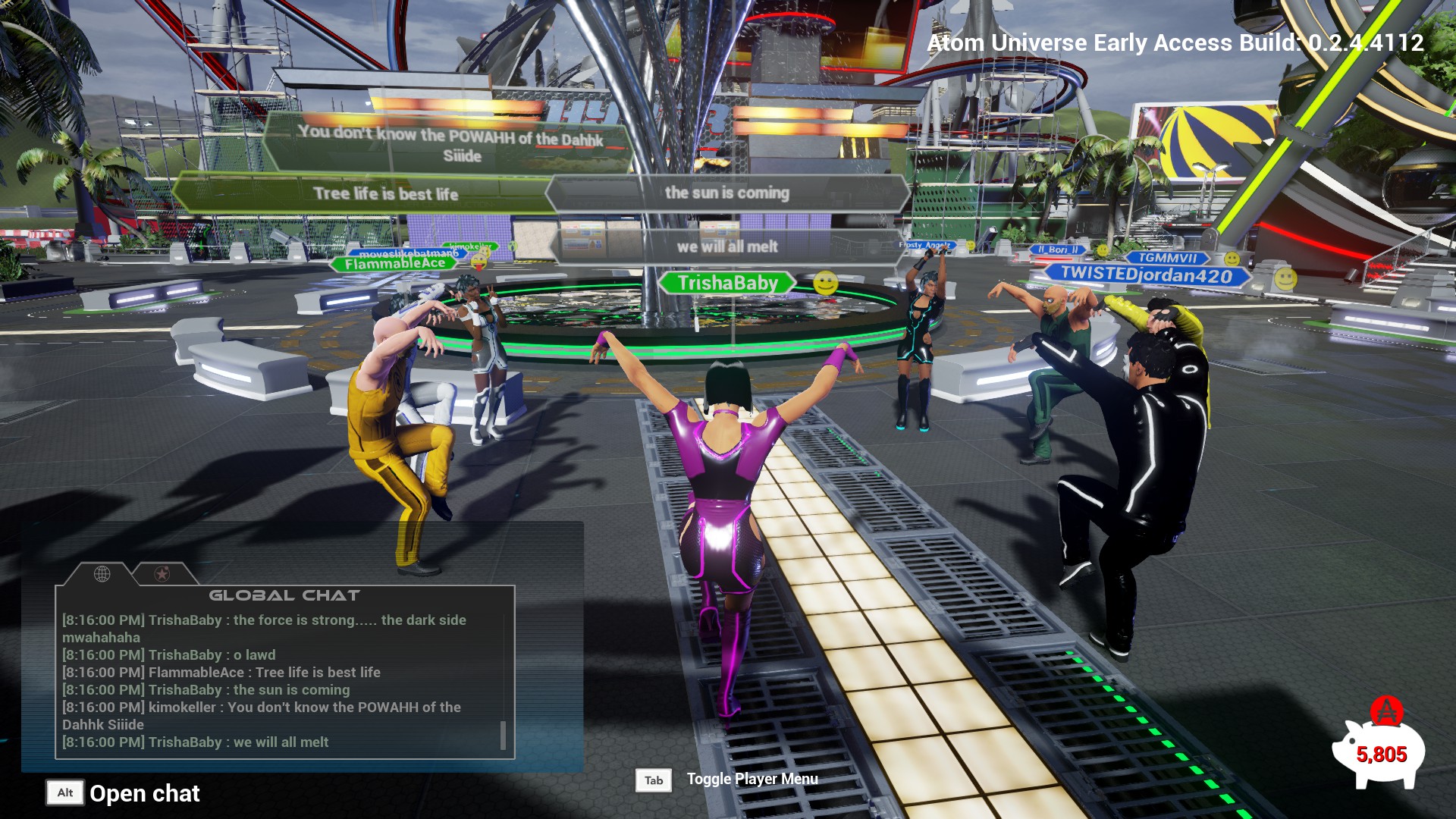Open the star chat tab
The image size is (1456, 819).
coord(162,574)
